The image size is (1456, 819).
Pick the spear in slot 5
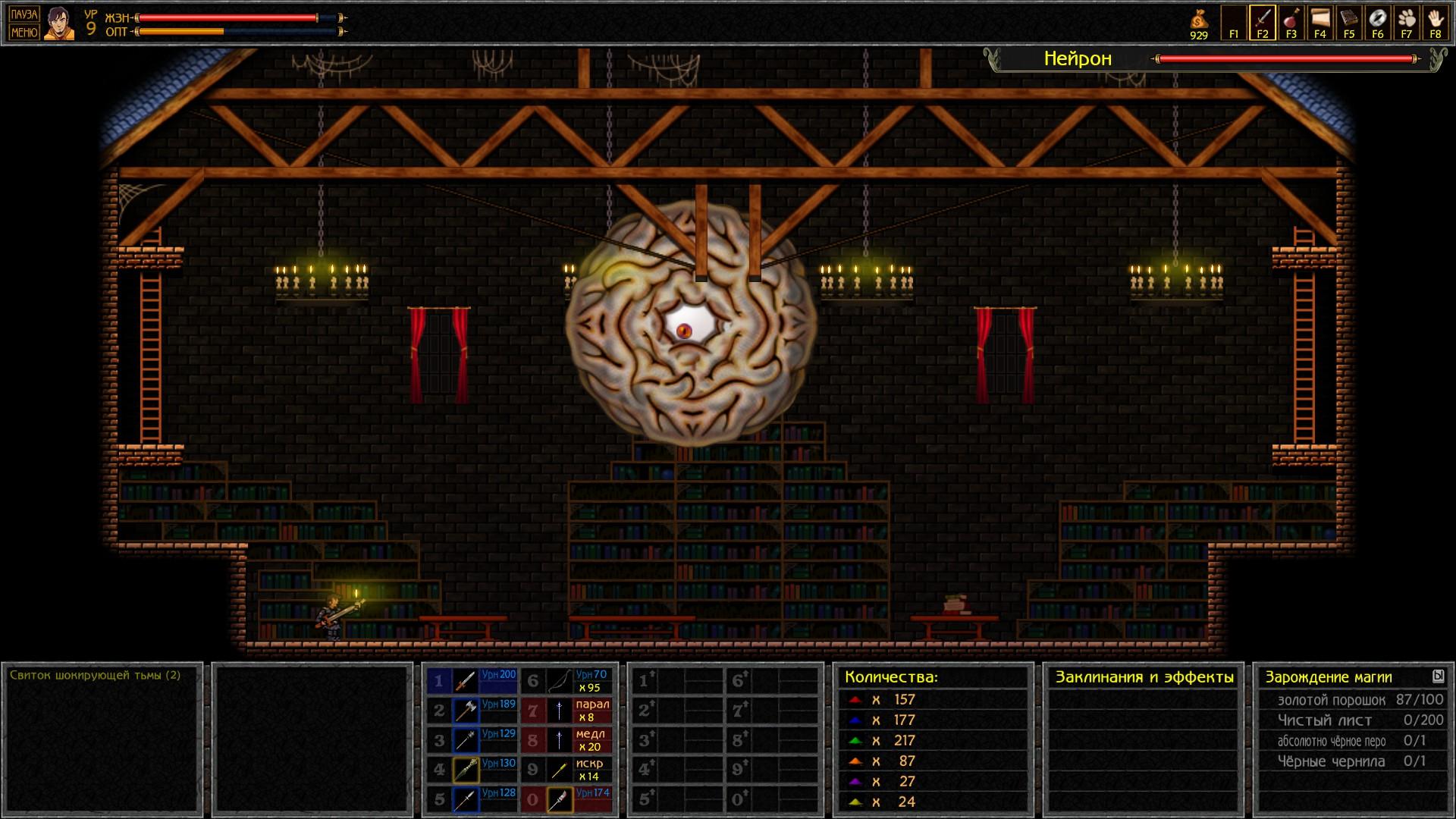(x=465, y=799)
